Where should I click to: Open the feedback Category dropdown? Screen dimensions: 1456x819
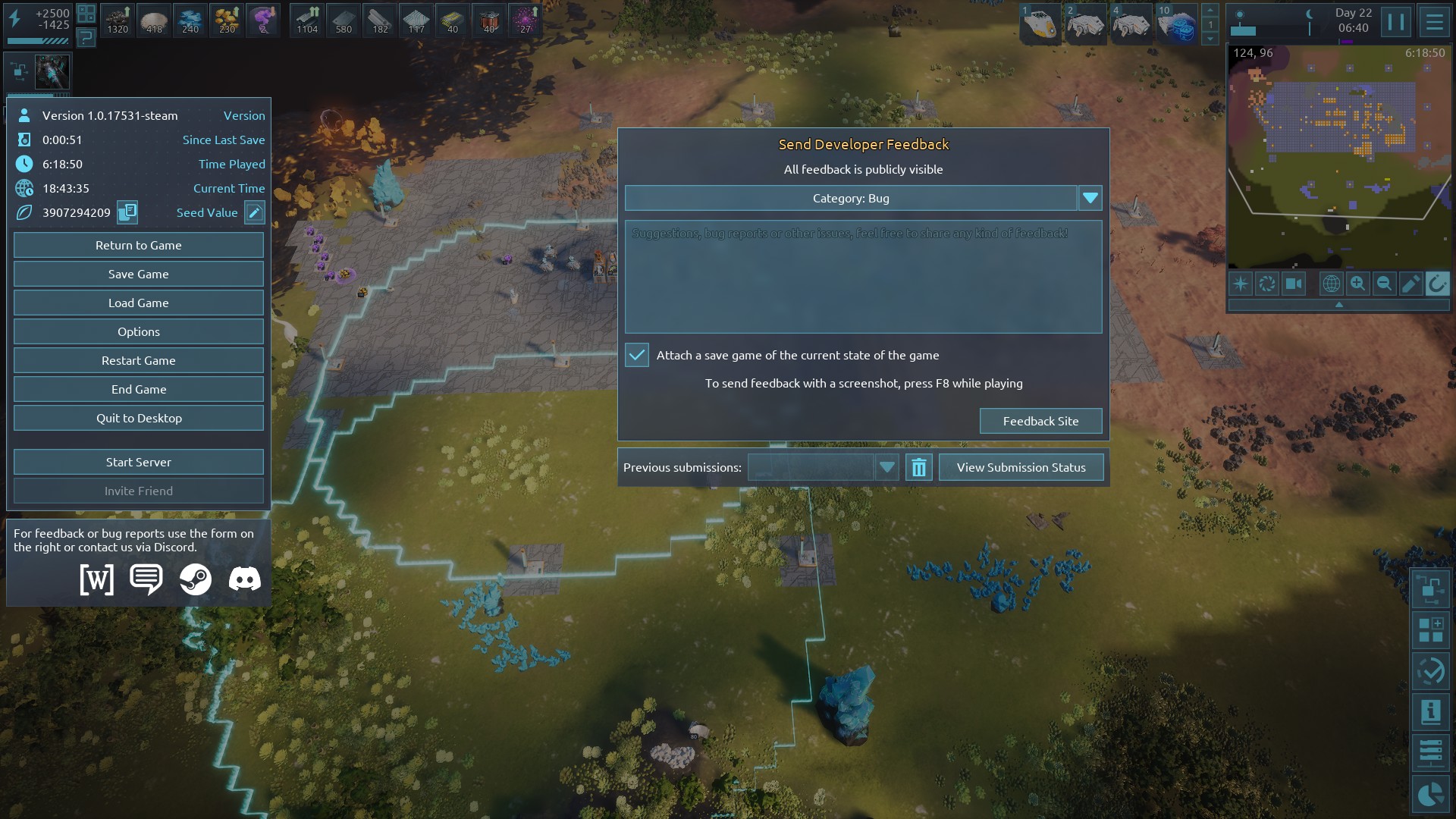point(1090,198)
